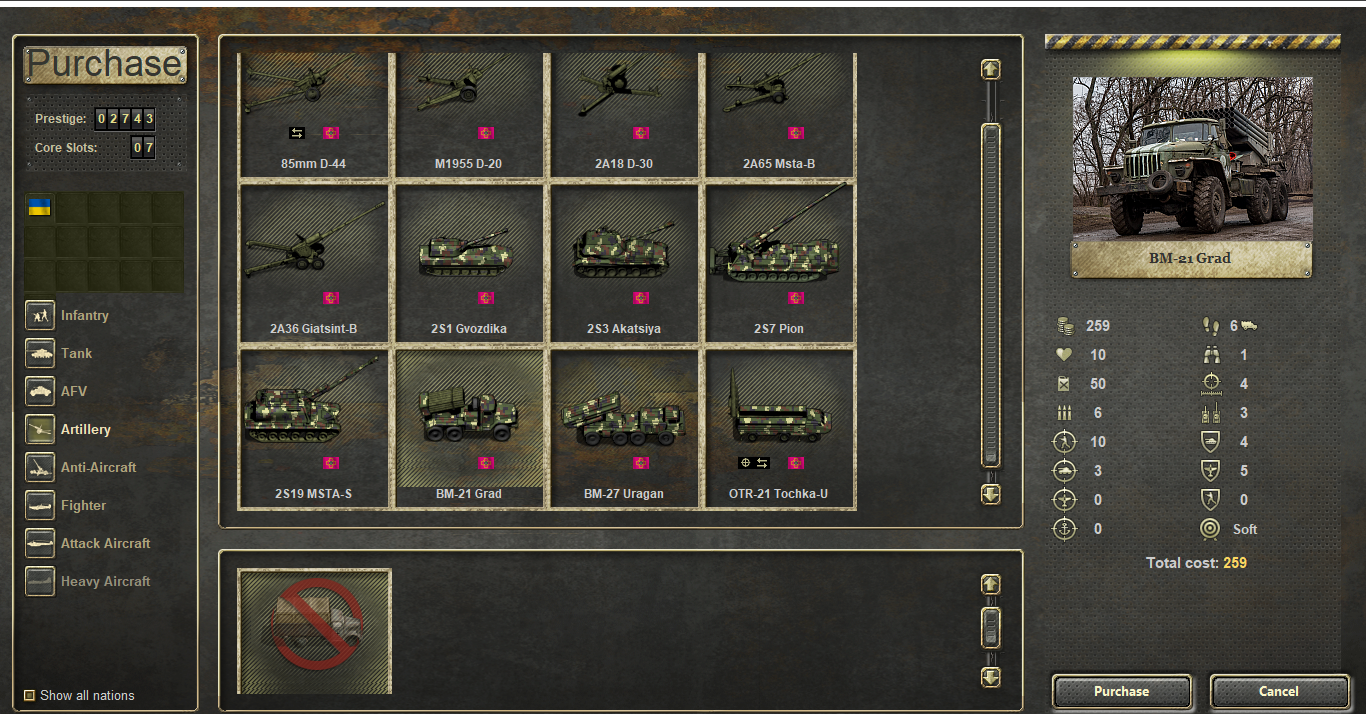
Task: Confirm with the Purchase button
Action: point(1121,691)
